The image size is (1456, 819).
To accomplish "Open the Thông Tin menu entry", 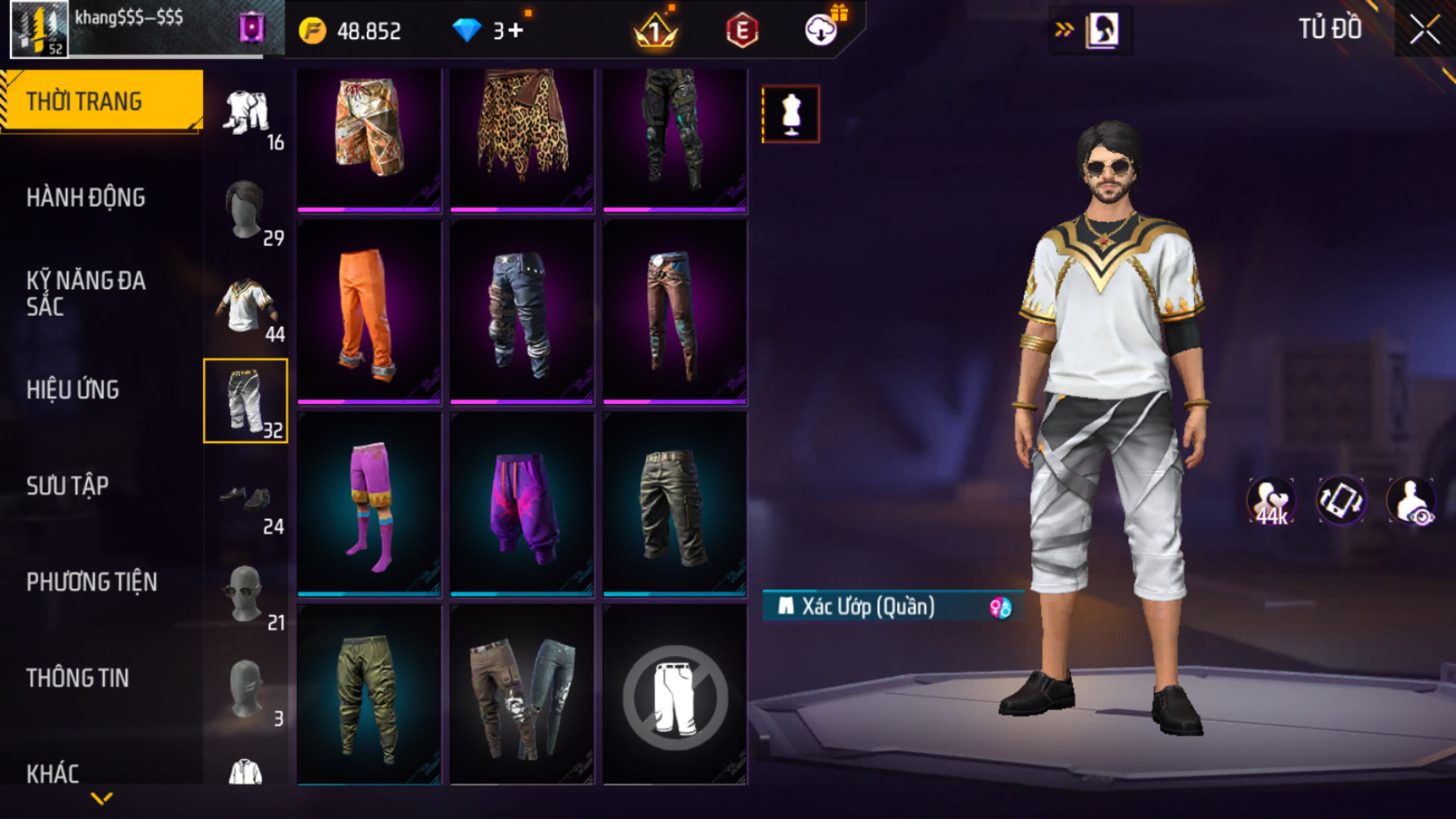I will (77, 678).
